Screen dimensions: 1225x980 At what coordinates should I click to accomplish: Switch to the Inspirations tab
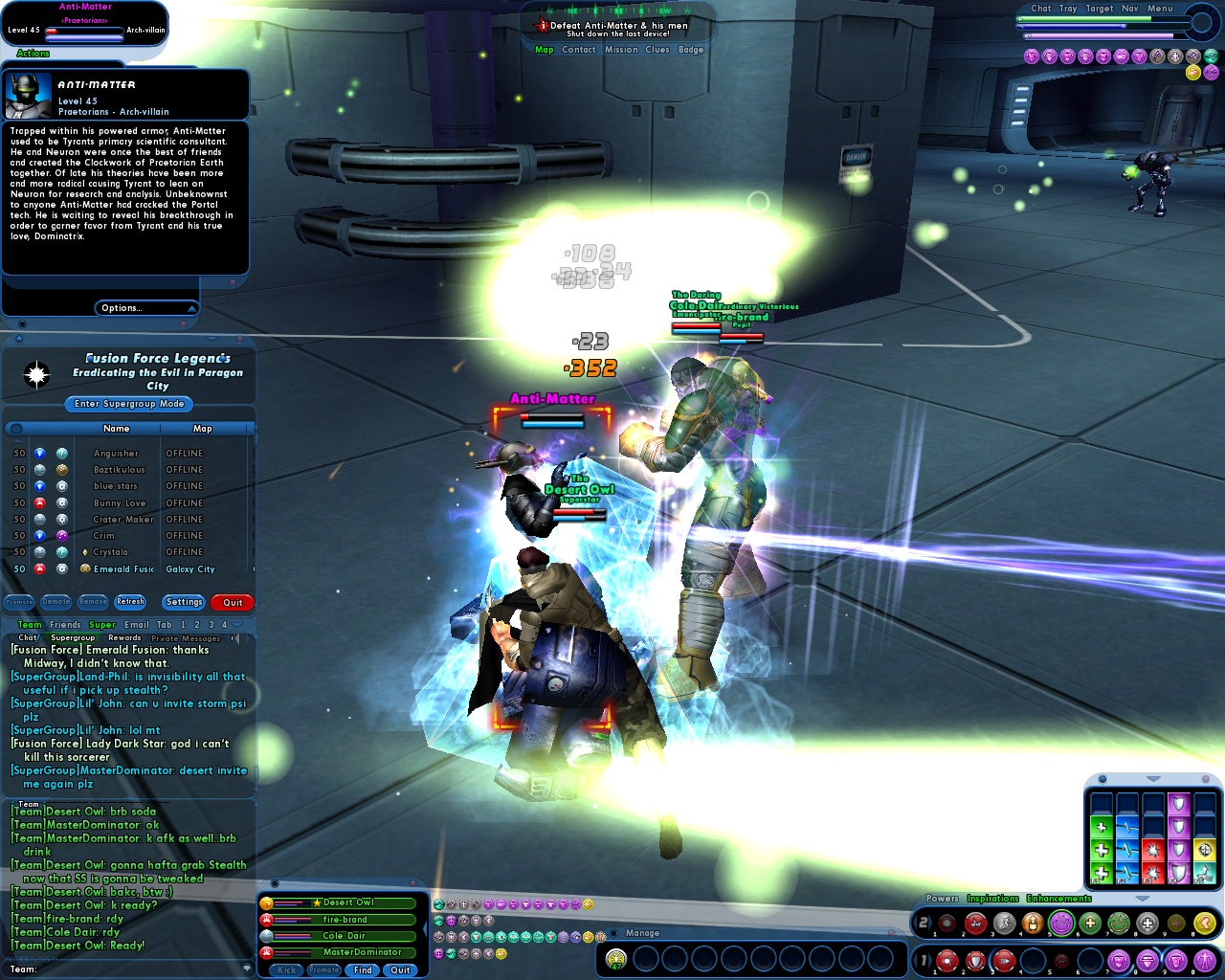click(x=992, y=898)
